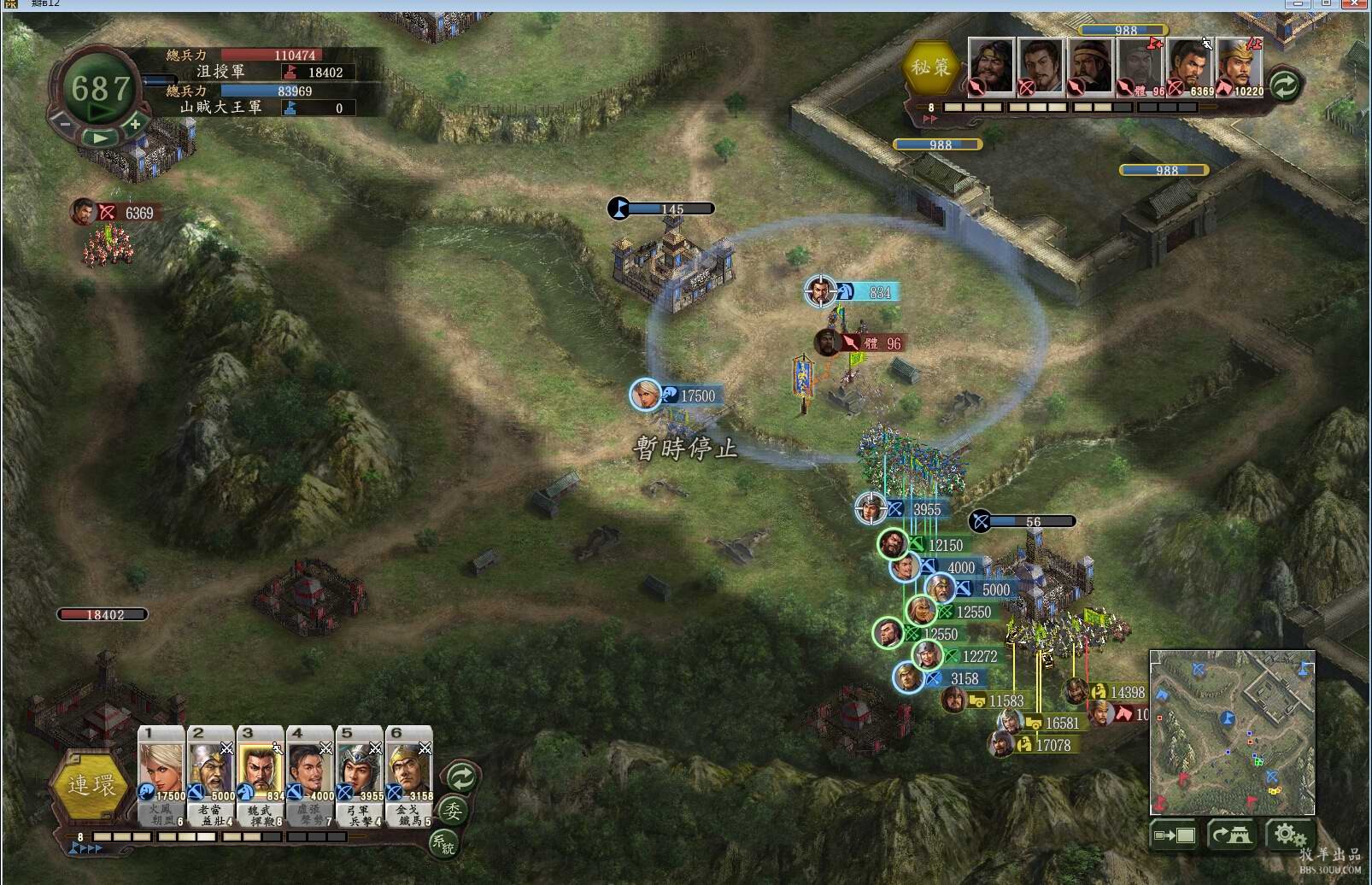Activate the 連環 tactic hexagon button
Screen dimensions: 1372x885
coord(91,785)
